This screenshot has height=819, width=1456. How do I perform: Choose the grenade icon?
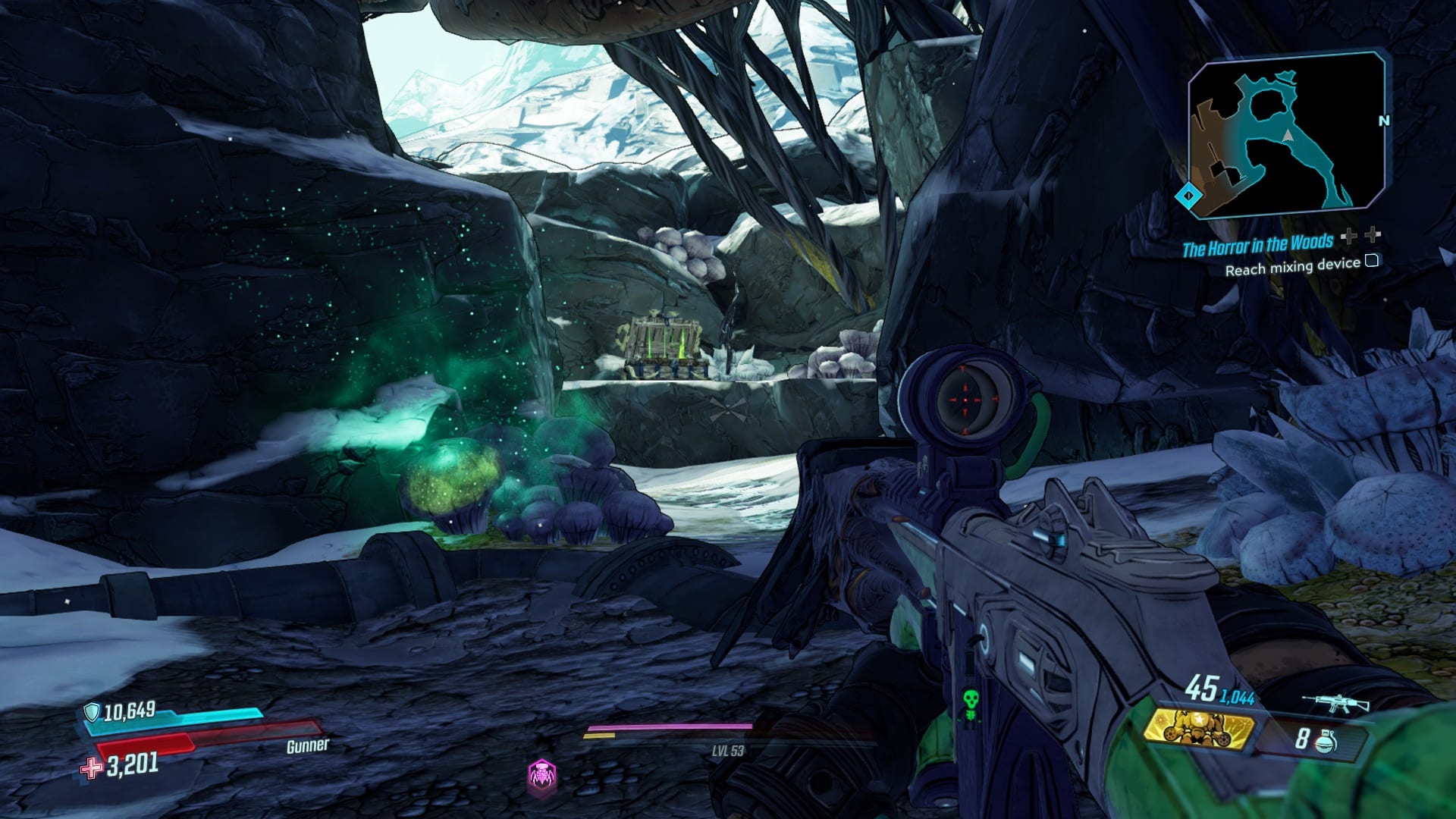click(1326, 740)
